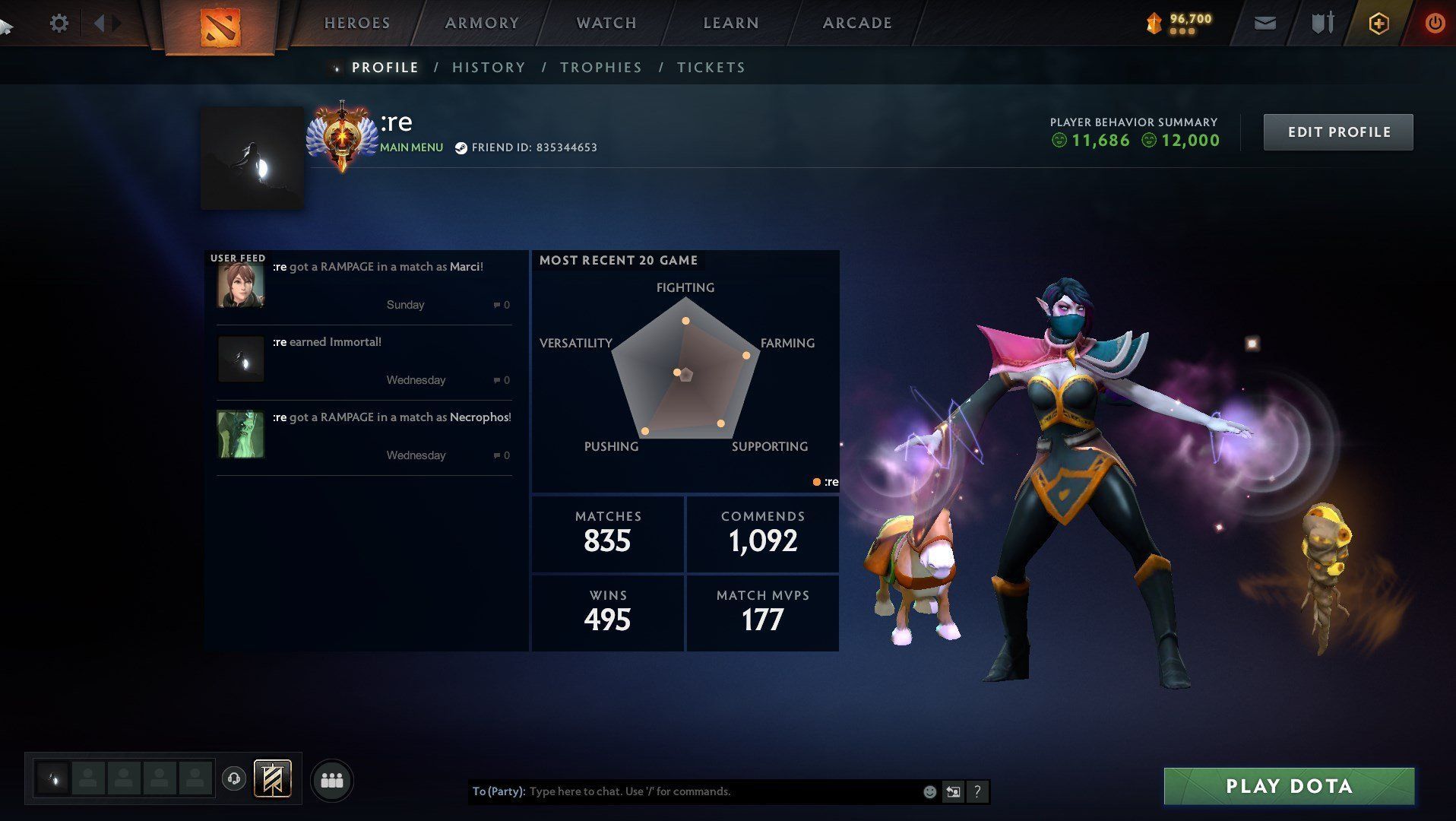Open the chat emoticon smiley picker
This screenshot has height=821, width=1456.
click(929, 792)
